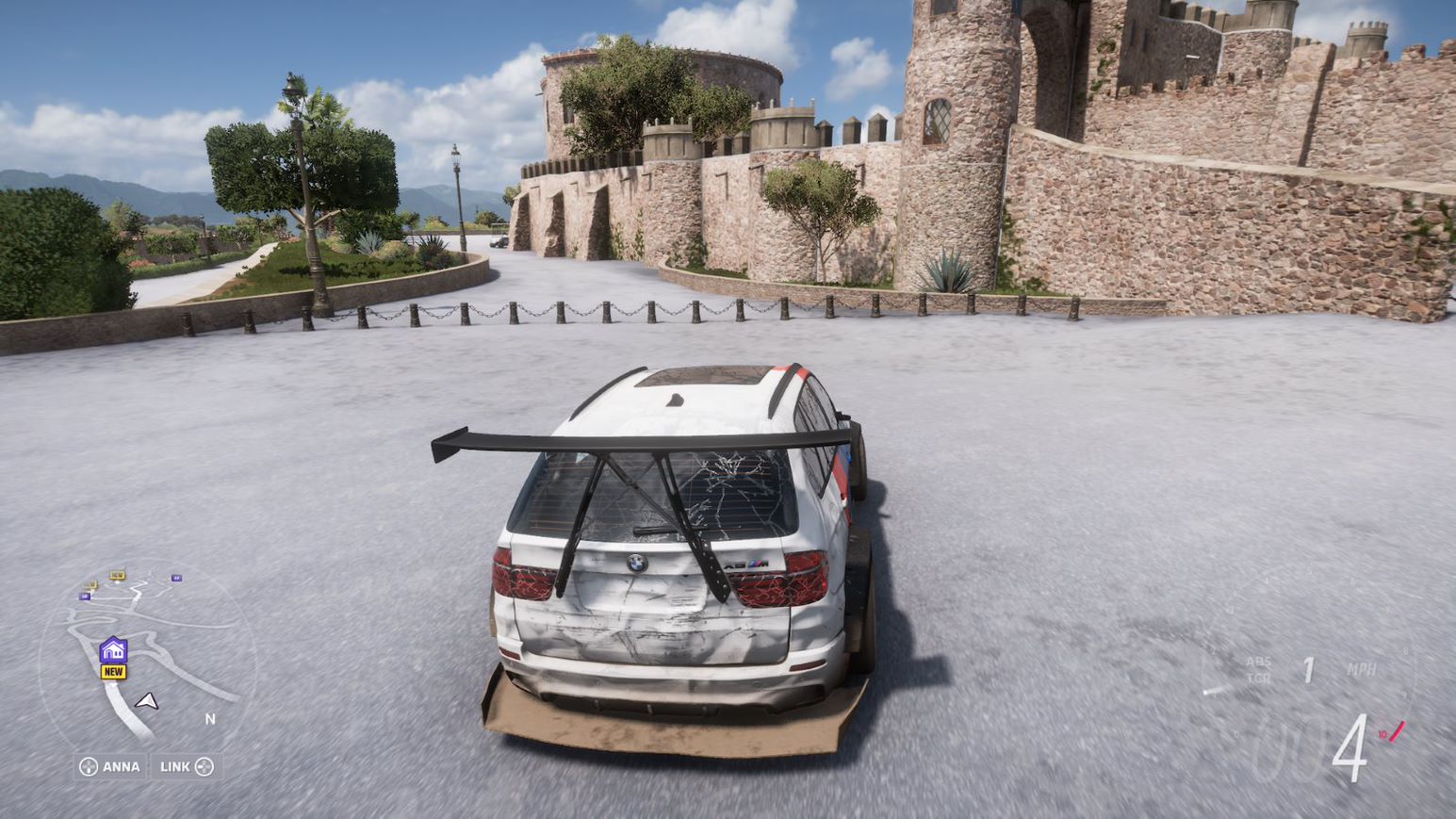Click the d-pad icon beside LINK

pyautogui.click(x=204, y=765)
